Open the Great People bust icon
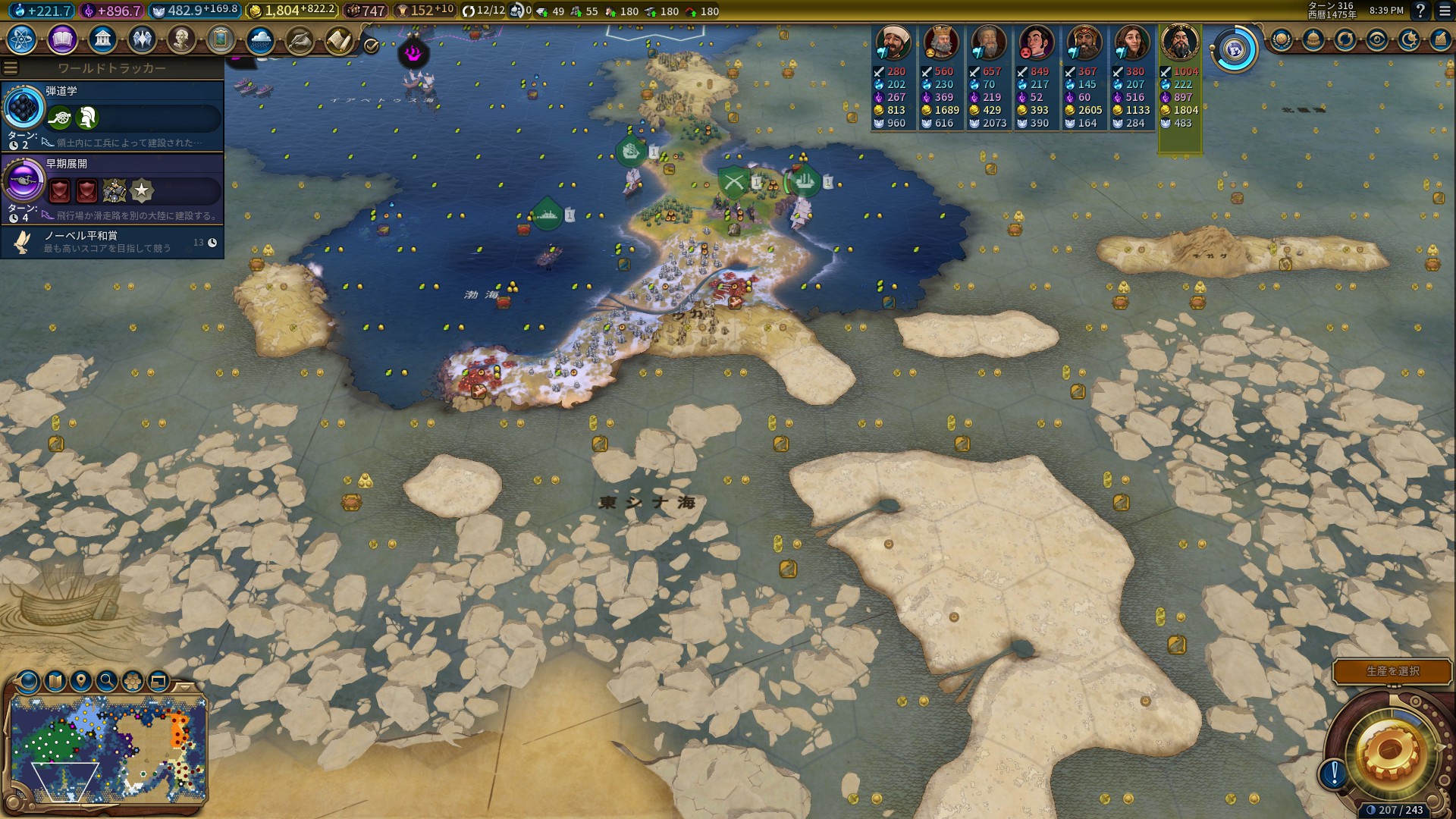Viewport: 1456px width, 819px height. click(x=181, y=39)
